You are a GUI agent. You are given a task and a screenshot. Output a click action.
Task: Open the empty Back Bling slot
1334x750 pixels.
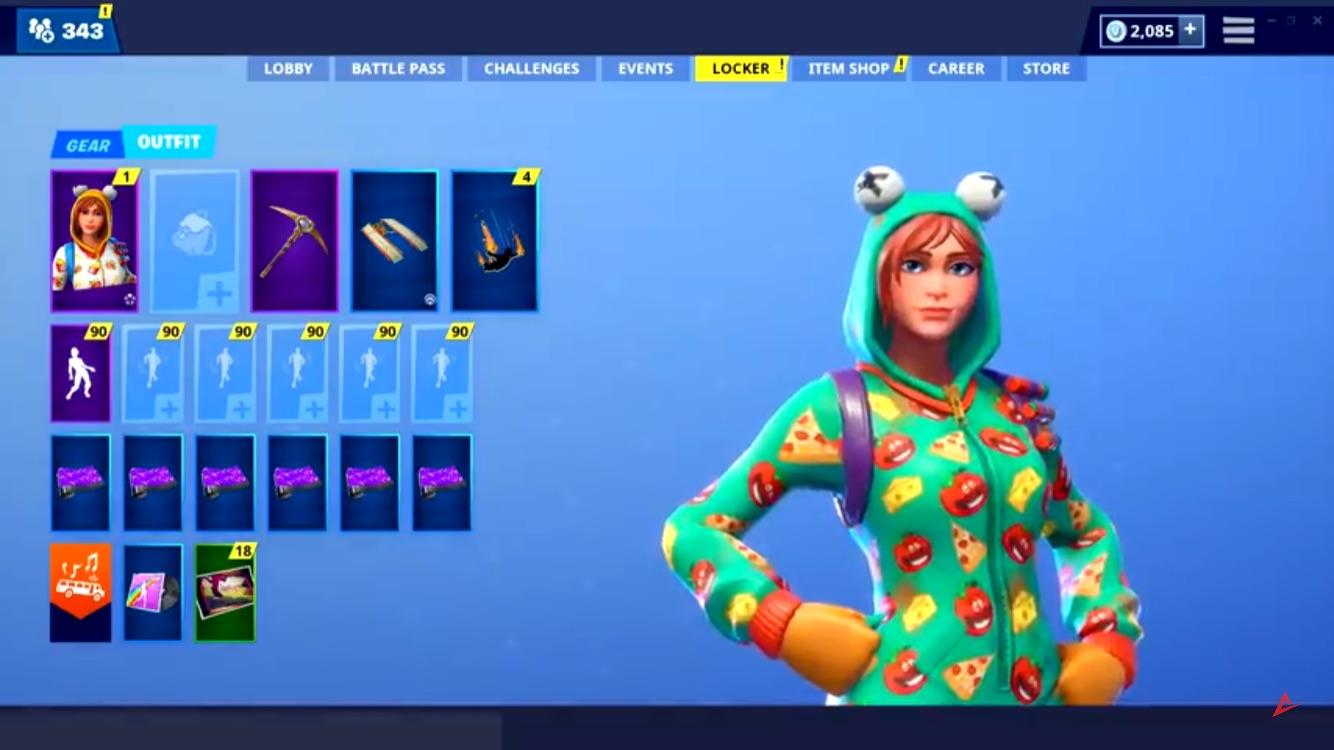(195, 239)
